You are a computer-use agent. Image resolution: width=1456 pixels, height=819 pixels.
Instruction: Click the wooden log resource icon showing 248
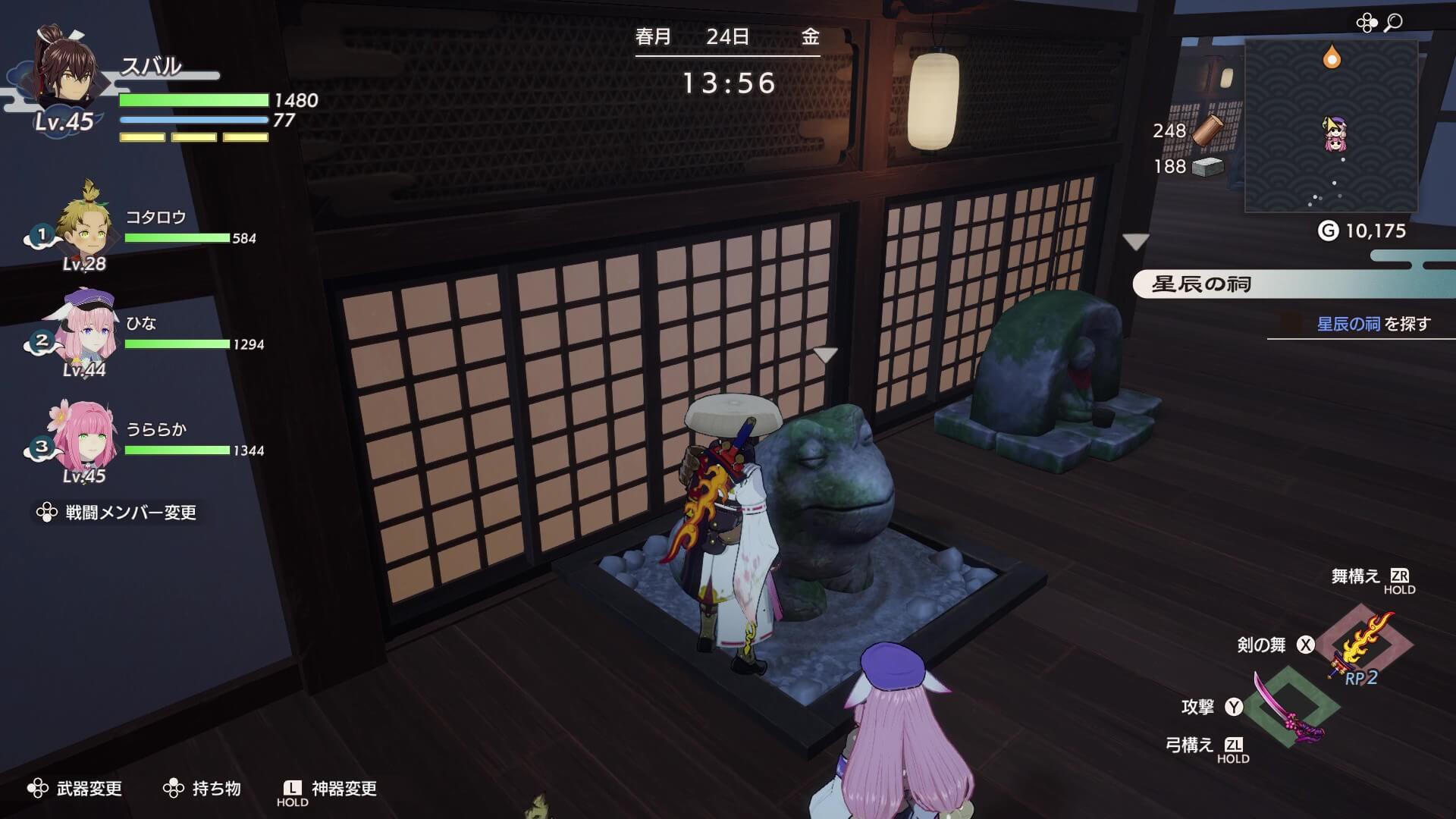tap(1208, 132)
